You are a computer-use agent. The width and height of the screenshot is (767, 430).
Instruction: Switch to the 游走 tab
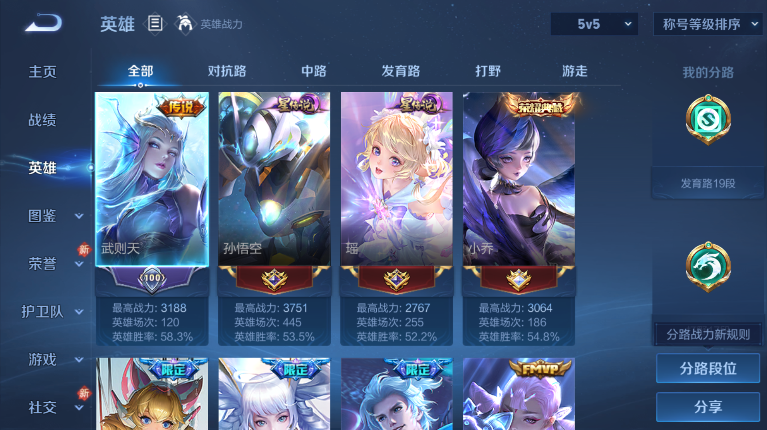pyautogui.click(x=574, y=71)
